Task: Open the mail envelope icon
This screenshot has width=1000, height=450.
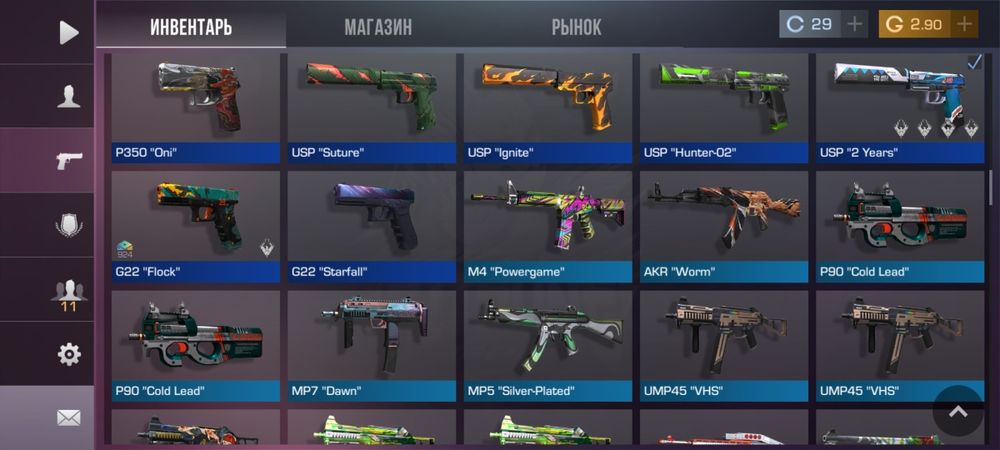Action: click(x=68, y=418)
